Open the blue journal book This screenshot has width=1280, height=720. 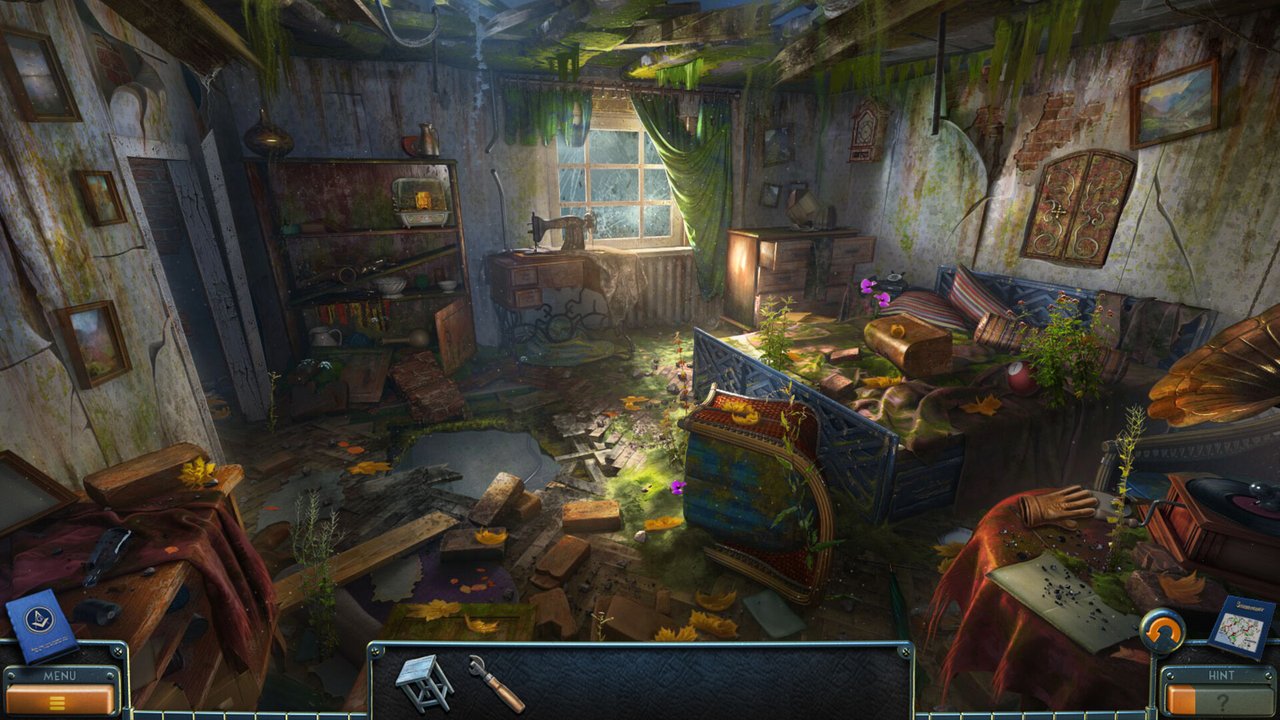(x=41, y=626)
